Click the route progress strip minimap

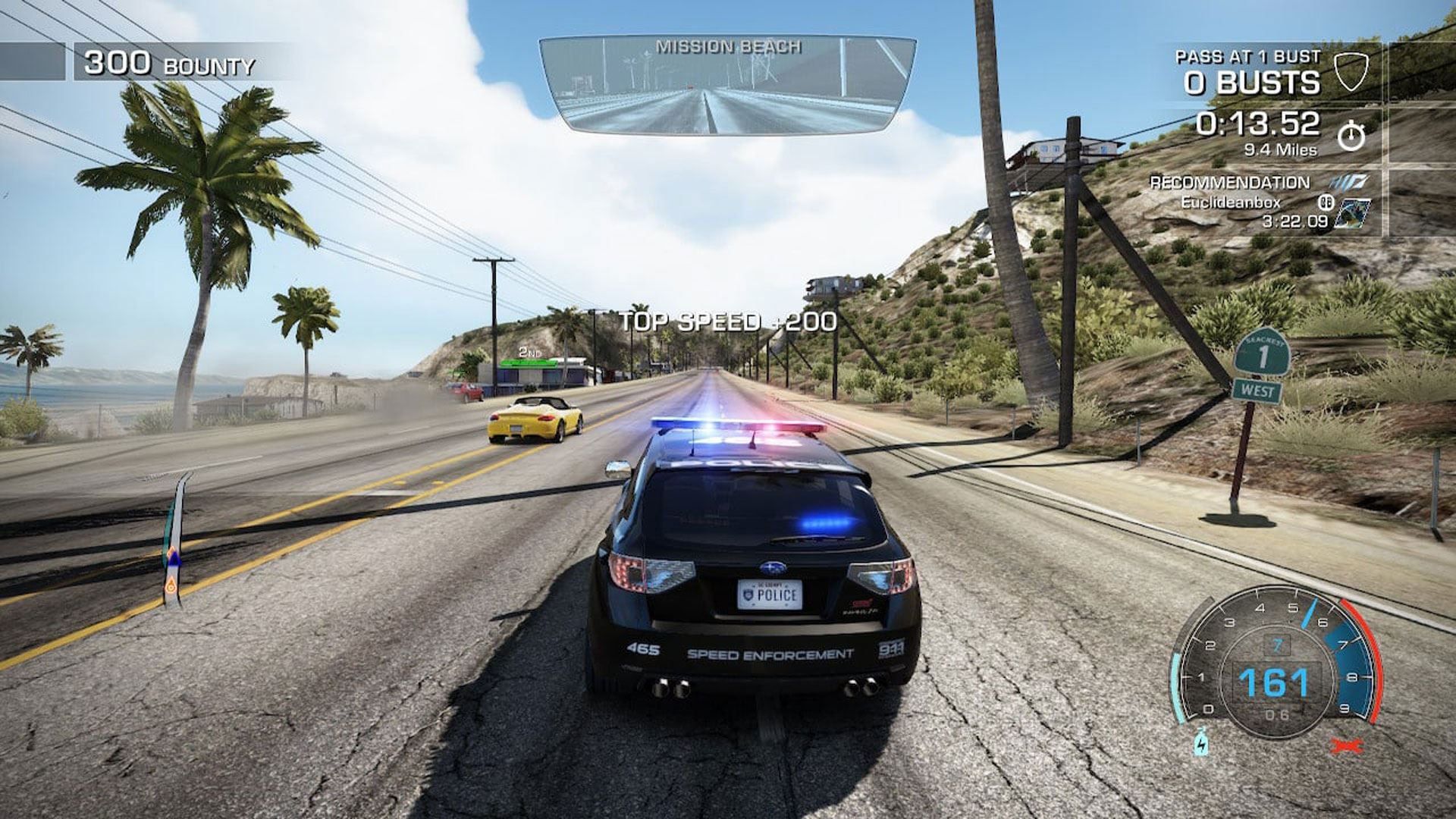pos(175,538)
